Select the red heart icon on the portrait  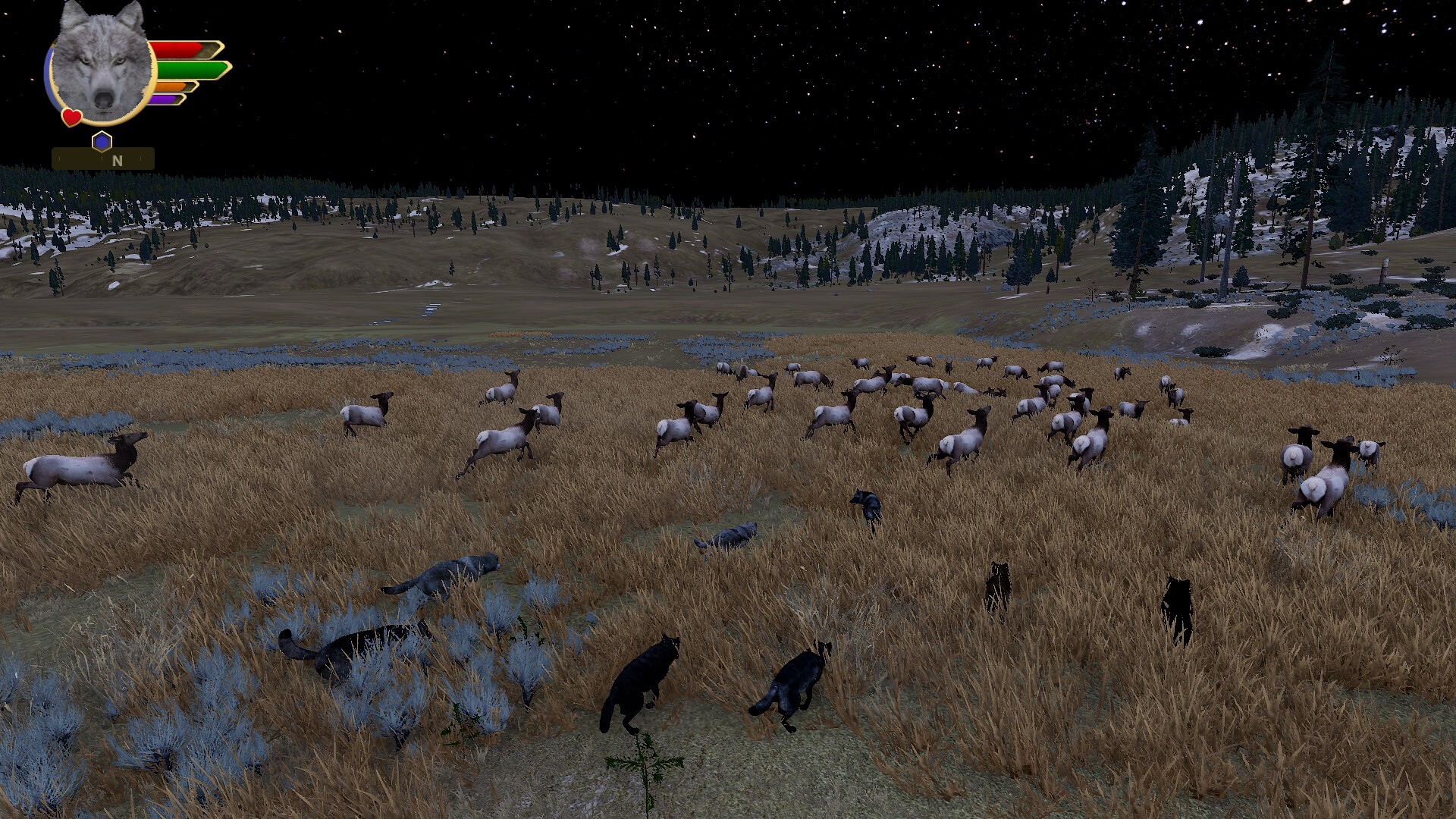(72, 118)
